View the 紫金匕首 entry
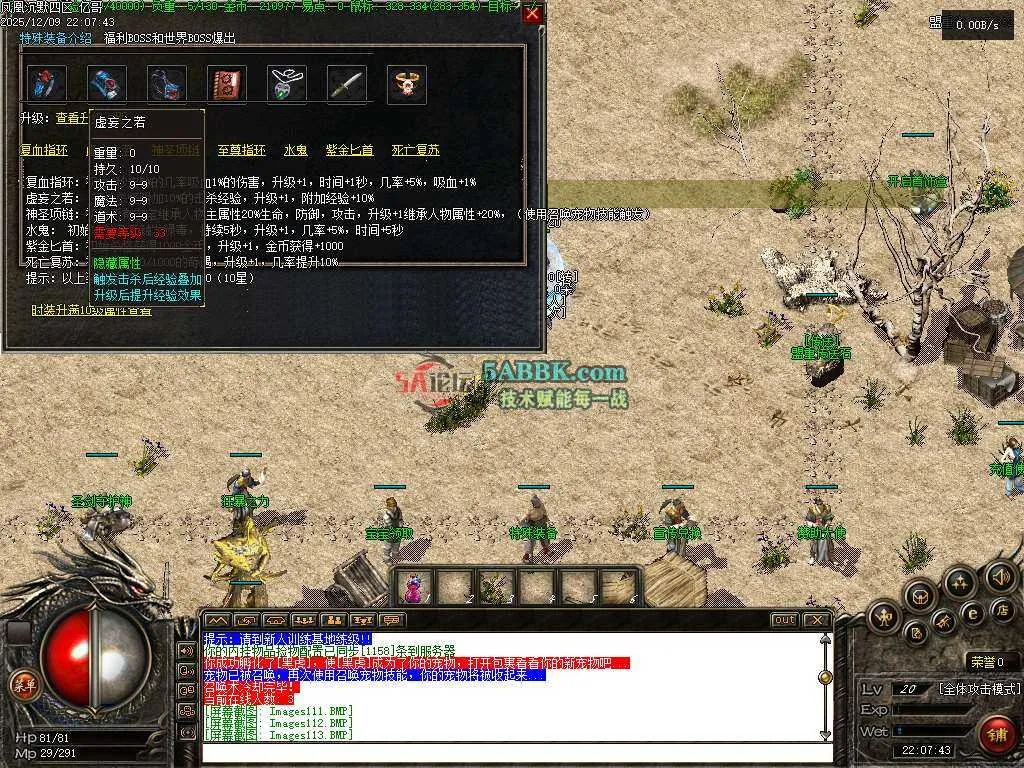Viewport: 1024px width, 768px height. click(x=349, y=151)
